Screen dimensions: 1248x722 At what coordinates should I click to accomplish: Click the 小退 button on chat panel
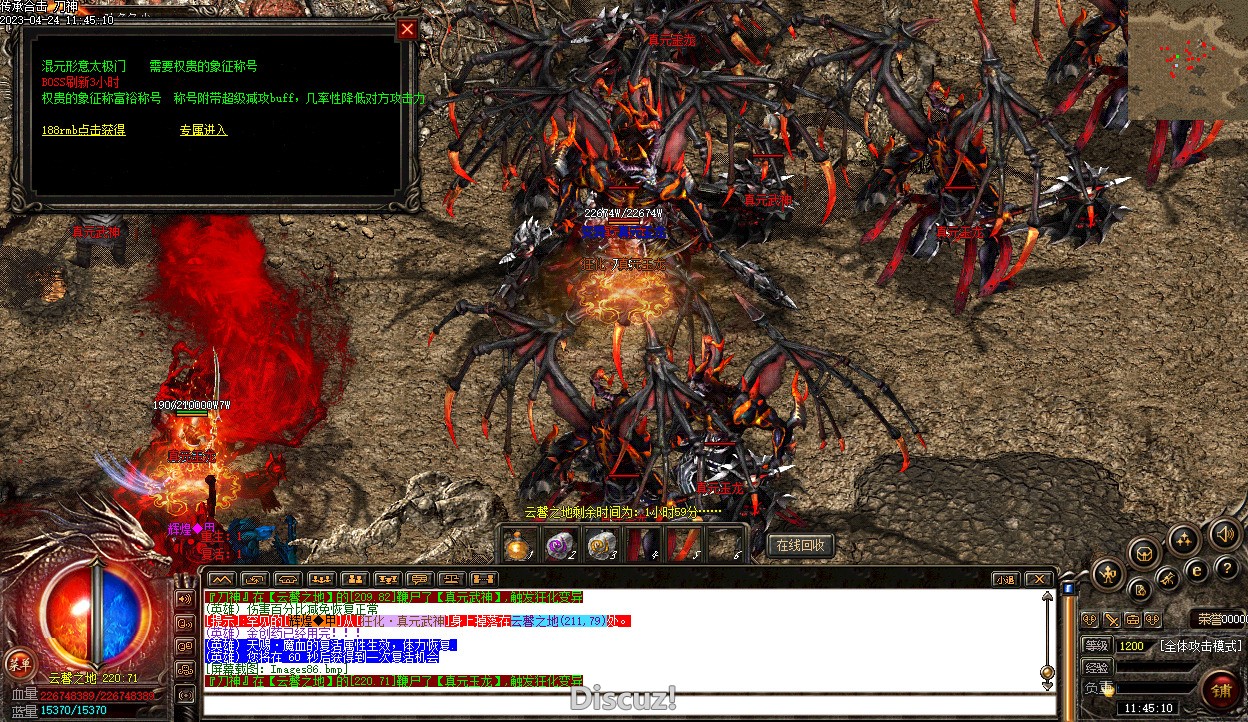(x=1005, y=579)
